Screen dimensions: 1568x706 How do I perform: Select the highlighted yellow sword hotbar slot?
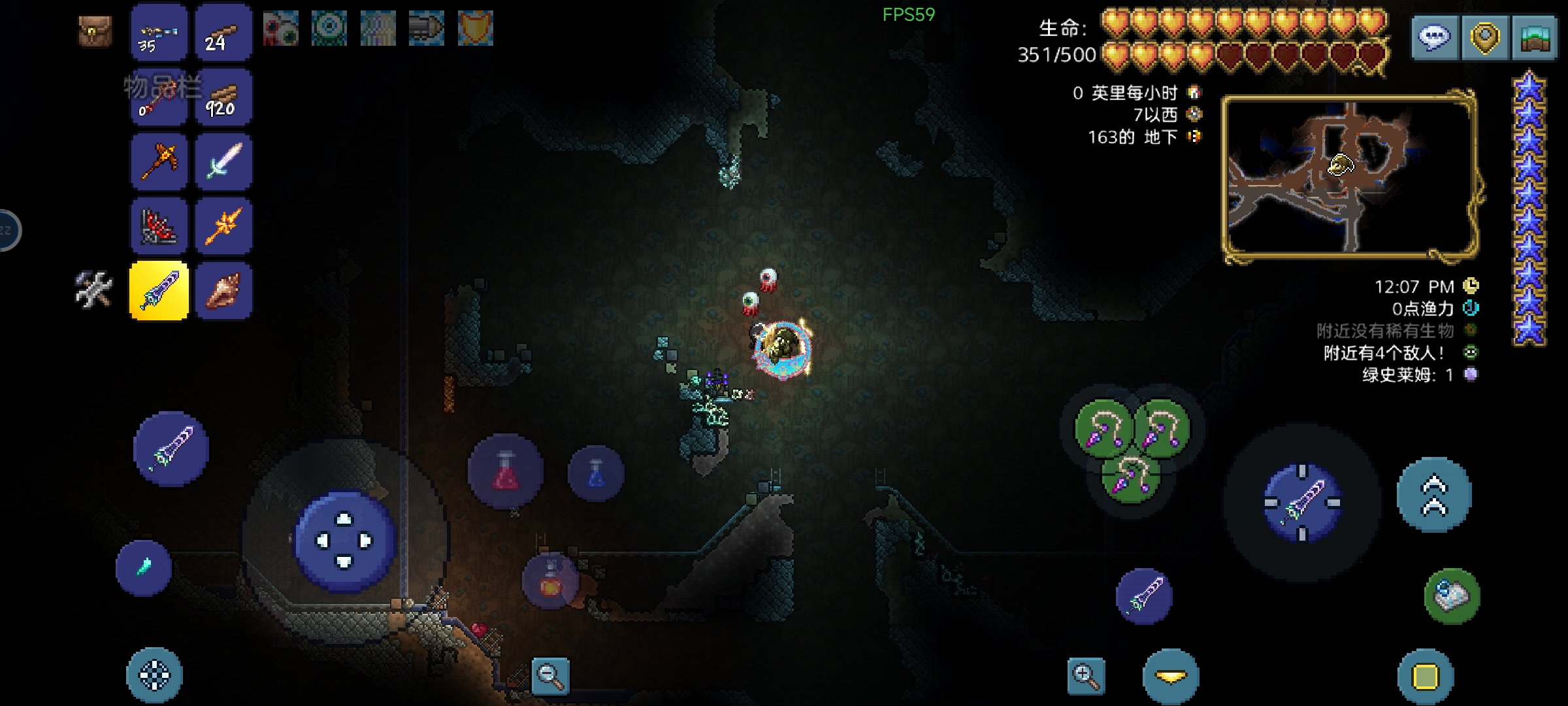[x=159, y=291]
